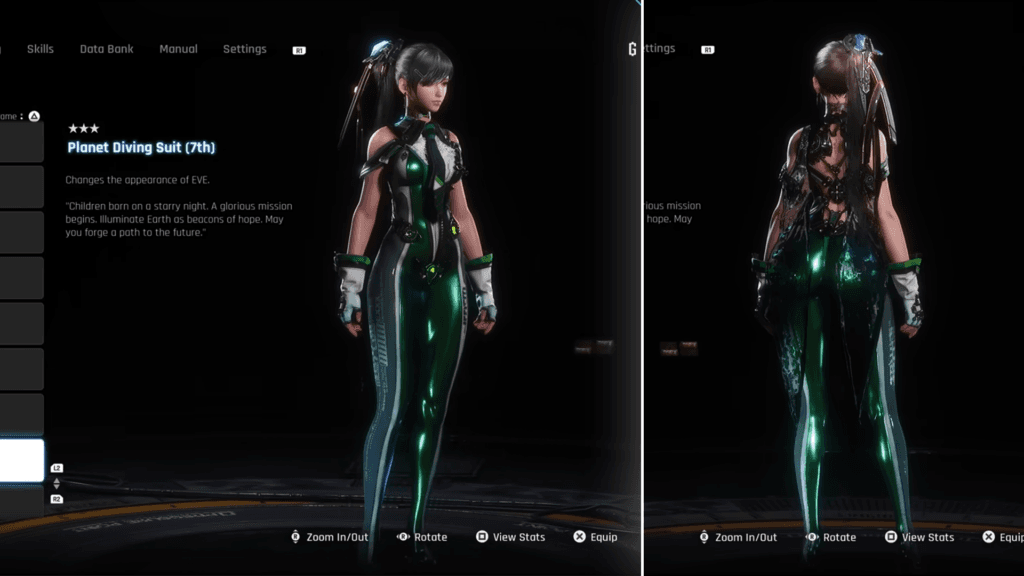Open the Data Bank tab

(x=106, y=49)
